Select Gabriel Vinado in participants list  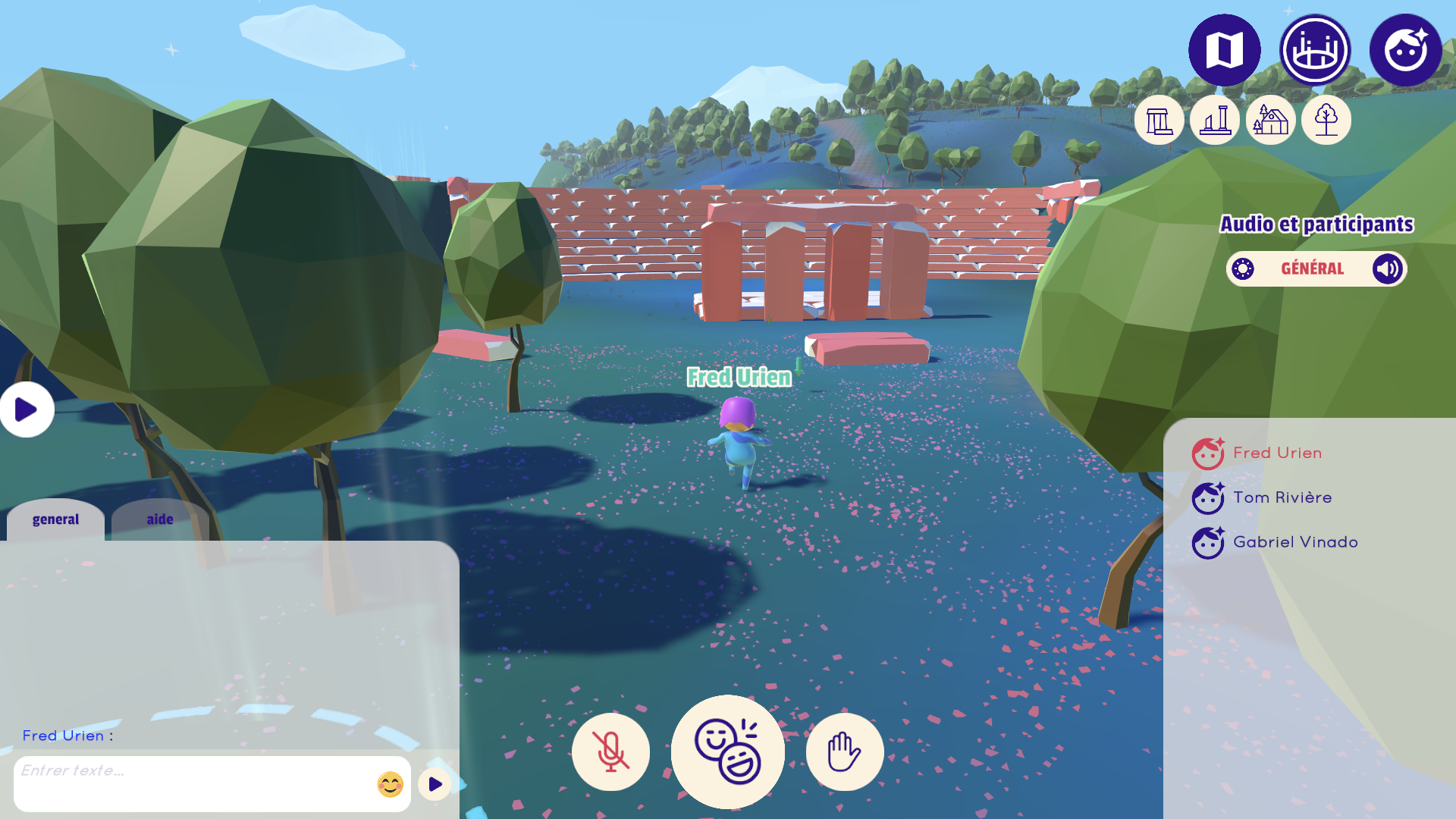click(1294, 542)
